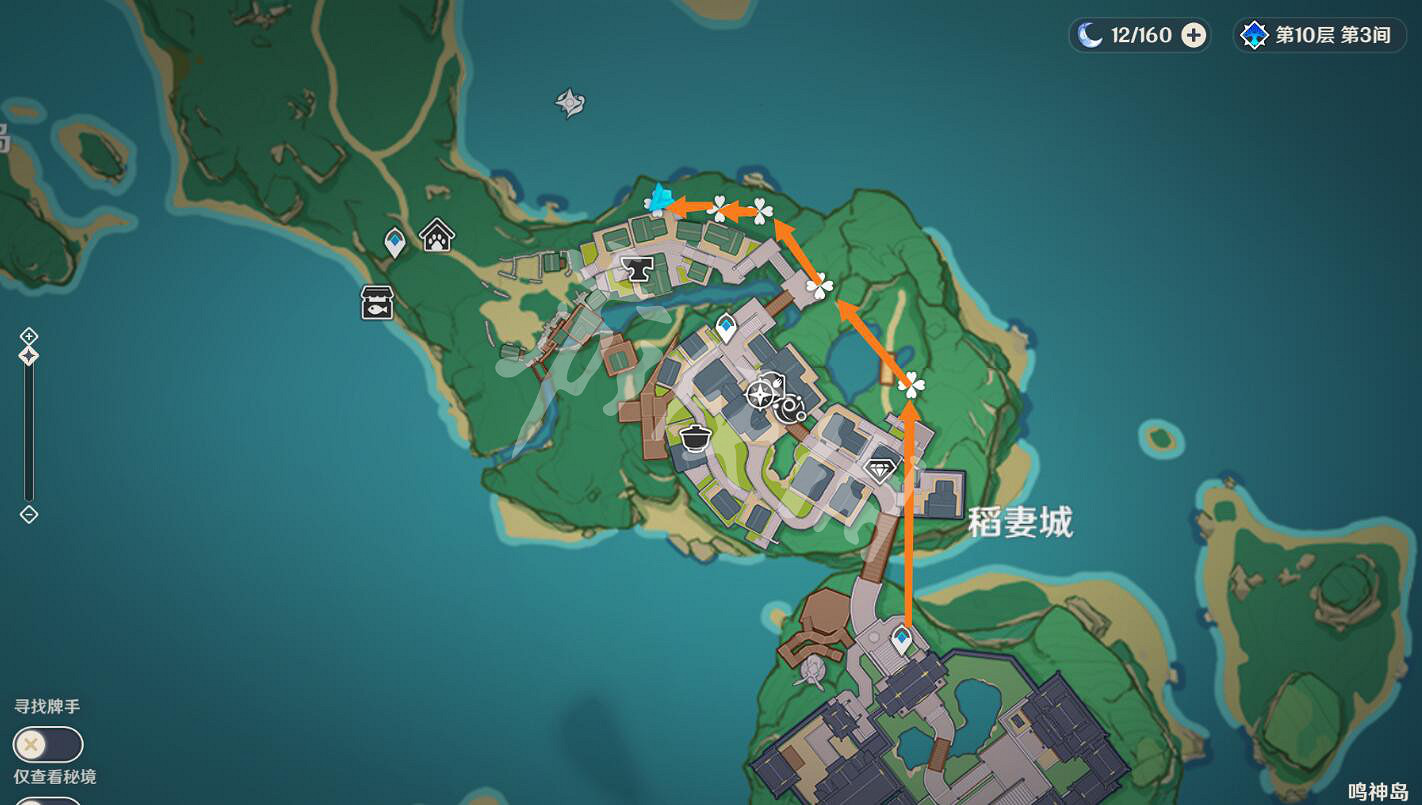Click the plus beside the 12/160 resin counter

click(1193, 34)
